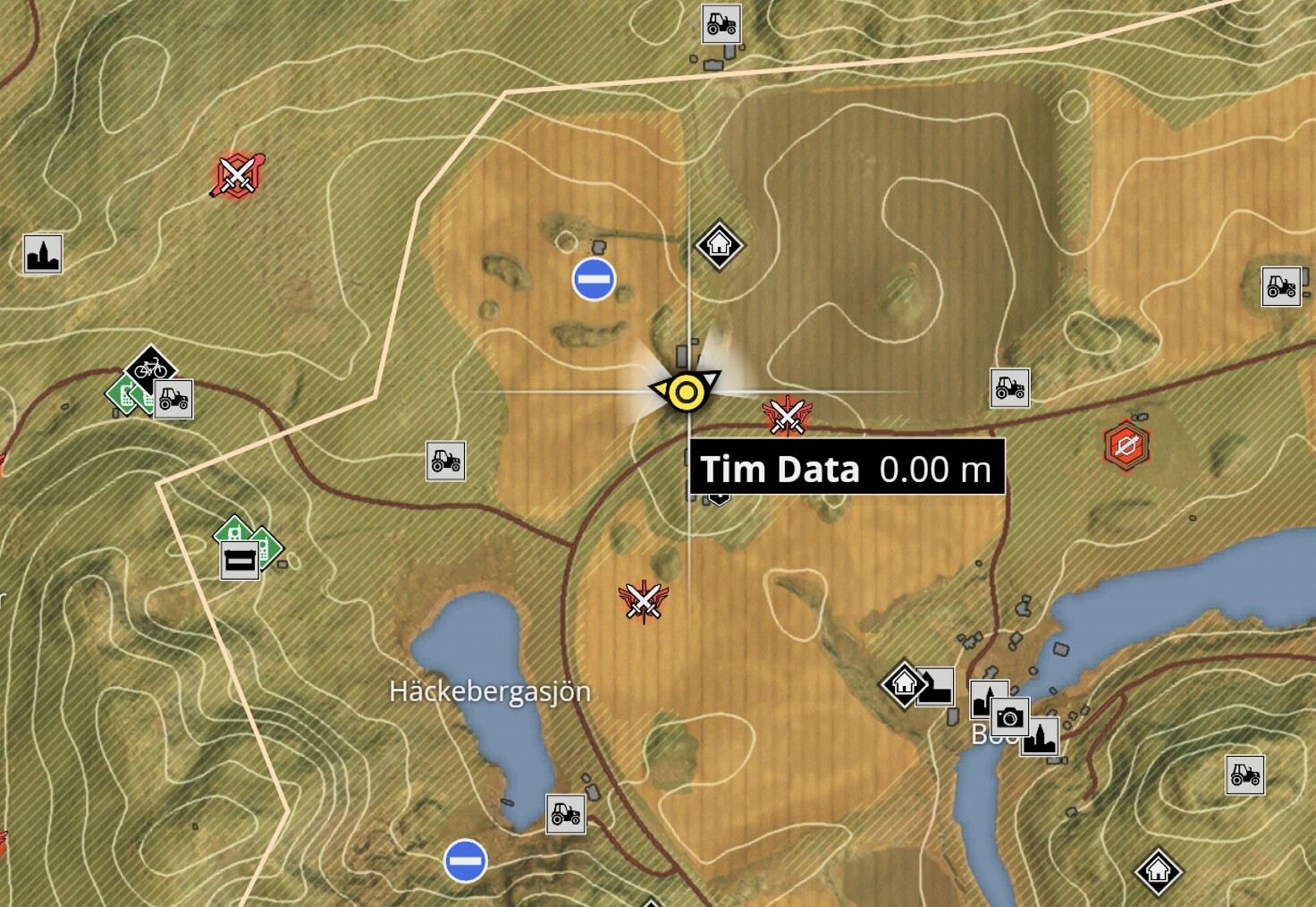The image size is (1316, 907).
Task: Choose the crossed-swords marker with the red circle
Action: point(237,174)
